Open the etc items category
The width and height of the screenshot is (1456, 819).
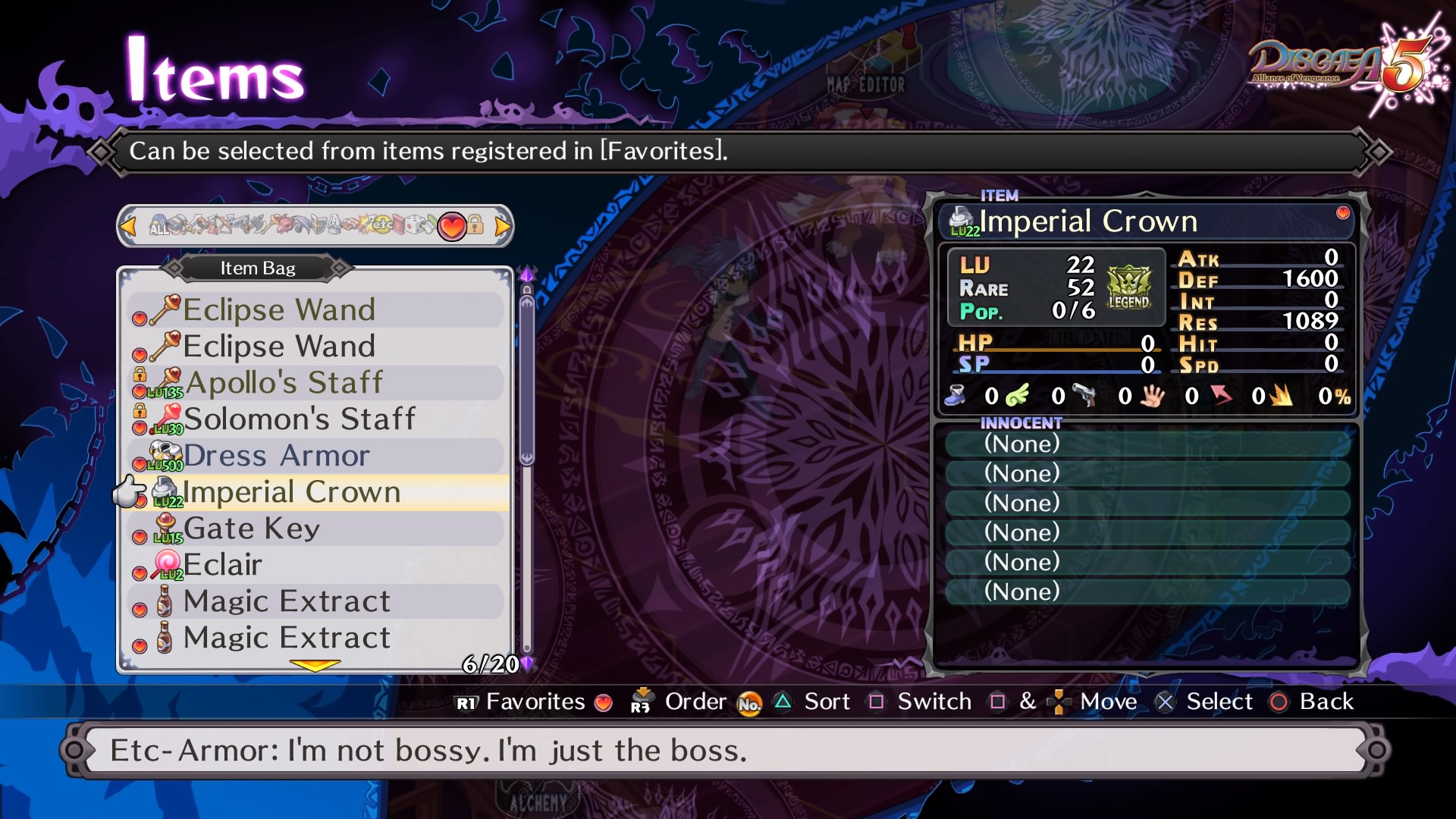pyautogui.click(x=383, y=224)
